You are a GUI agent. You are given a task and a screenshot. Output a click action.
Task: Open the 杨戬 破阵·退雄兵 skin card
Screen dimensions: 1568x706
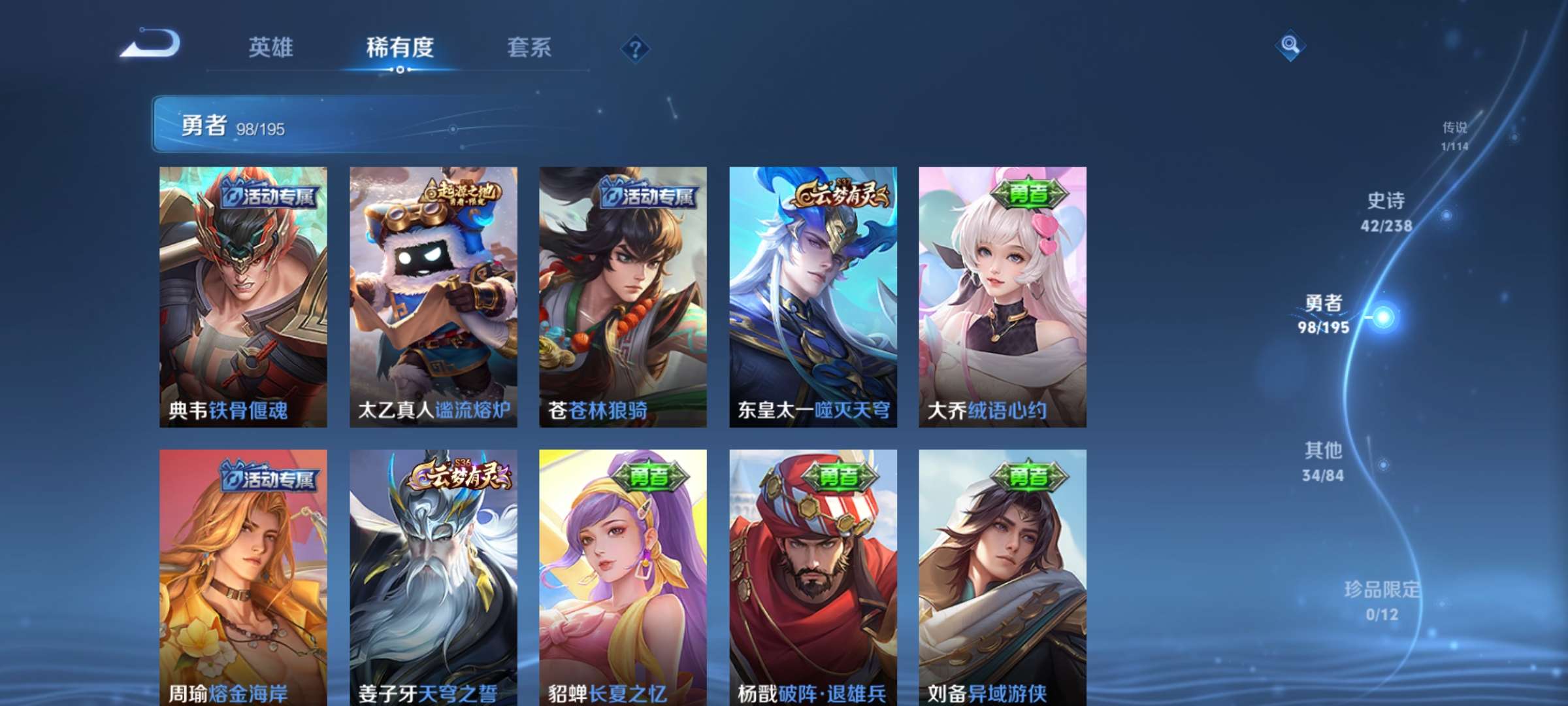coord(813,577)
